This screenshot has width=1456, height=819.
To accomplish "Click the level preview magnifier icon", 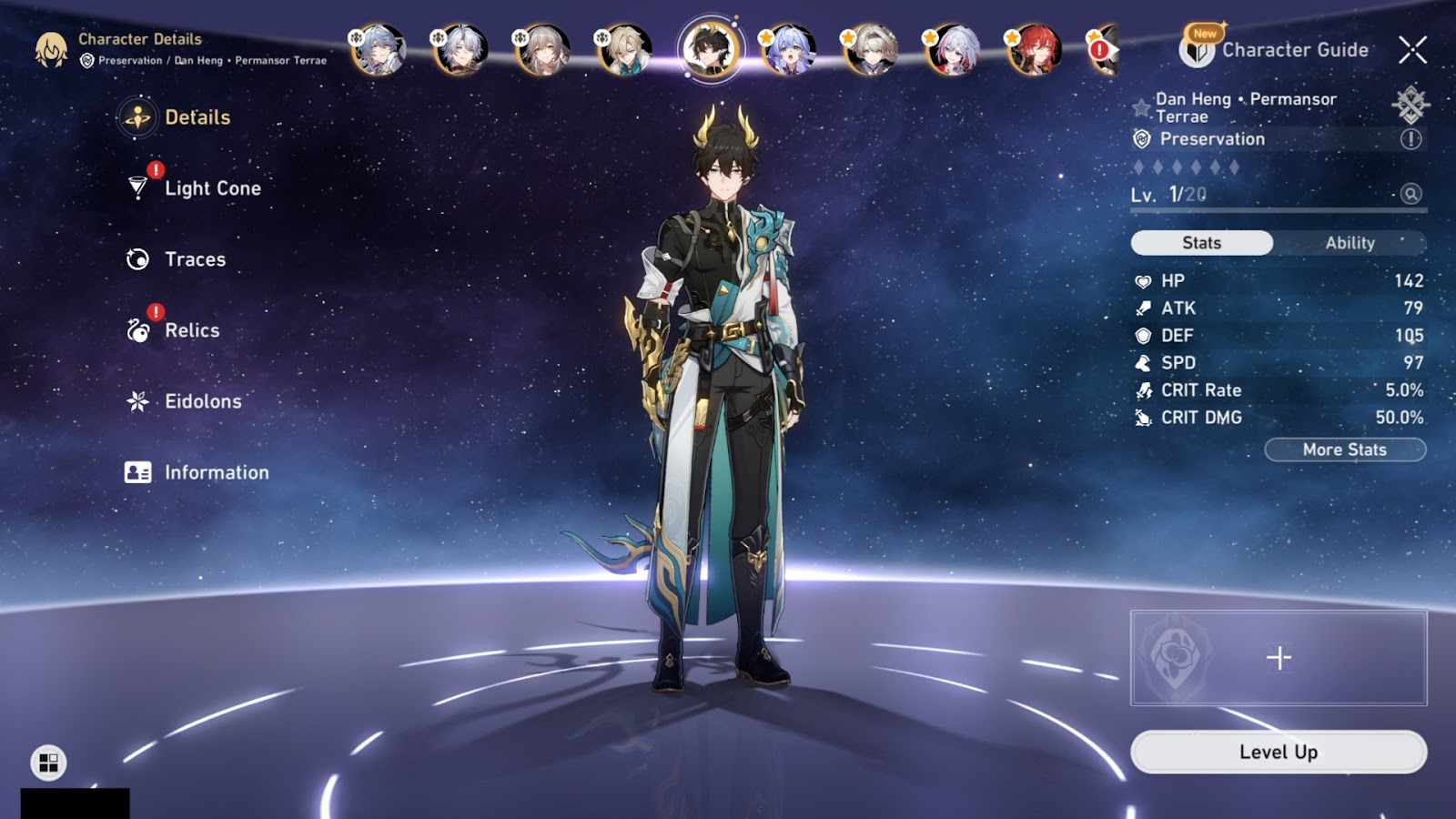I will 1410,194.
